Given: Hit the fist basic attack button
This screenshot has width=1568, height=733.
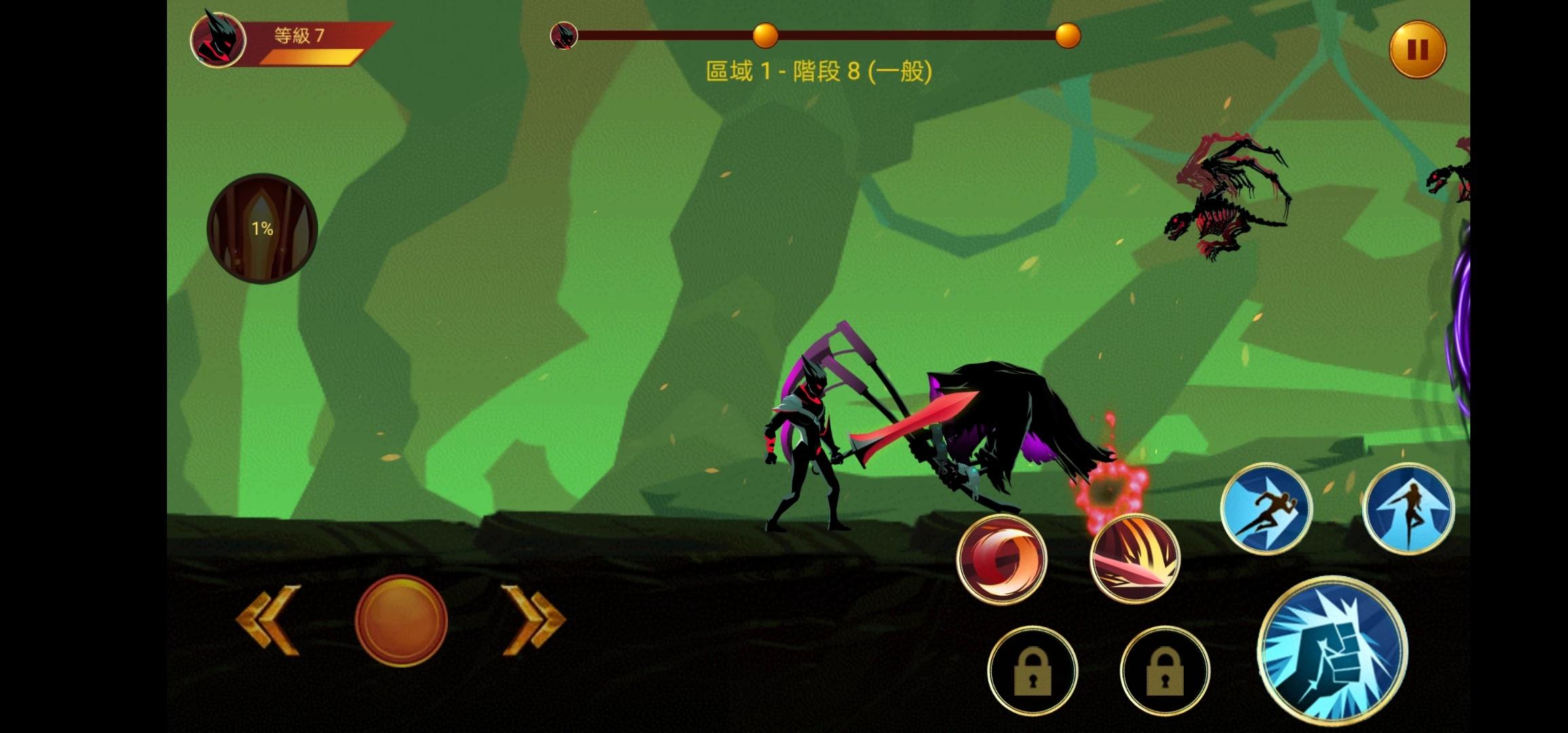Looking at the screenshot, I should tap(1332, 650).
